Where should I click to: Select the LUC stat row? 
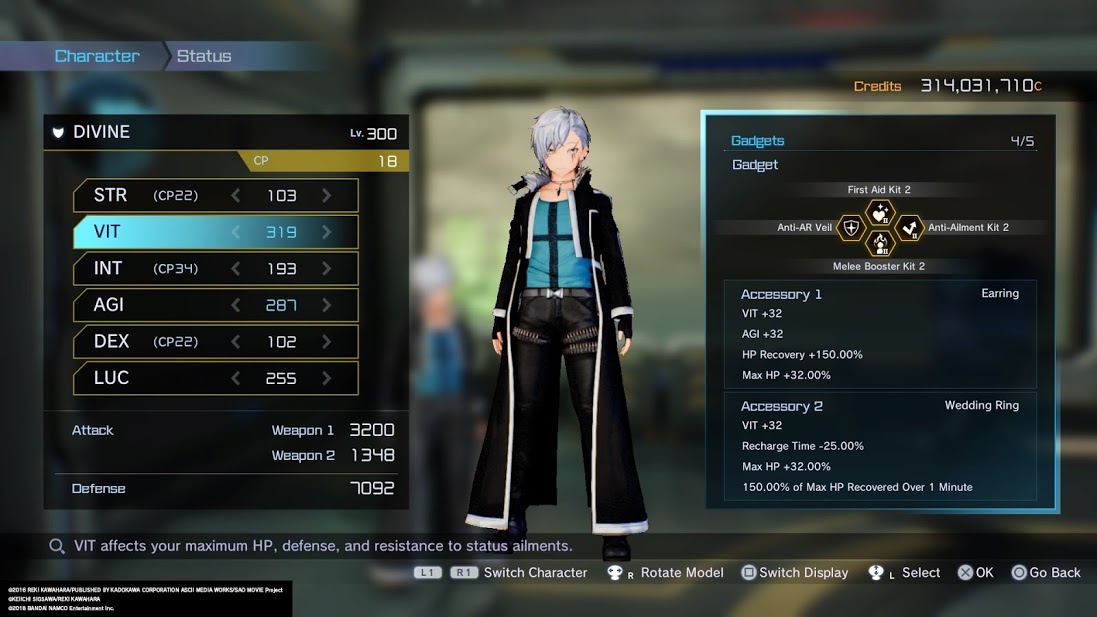[x=215, y=378]
